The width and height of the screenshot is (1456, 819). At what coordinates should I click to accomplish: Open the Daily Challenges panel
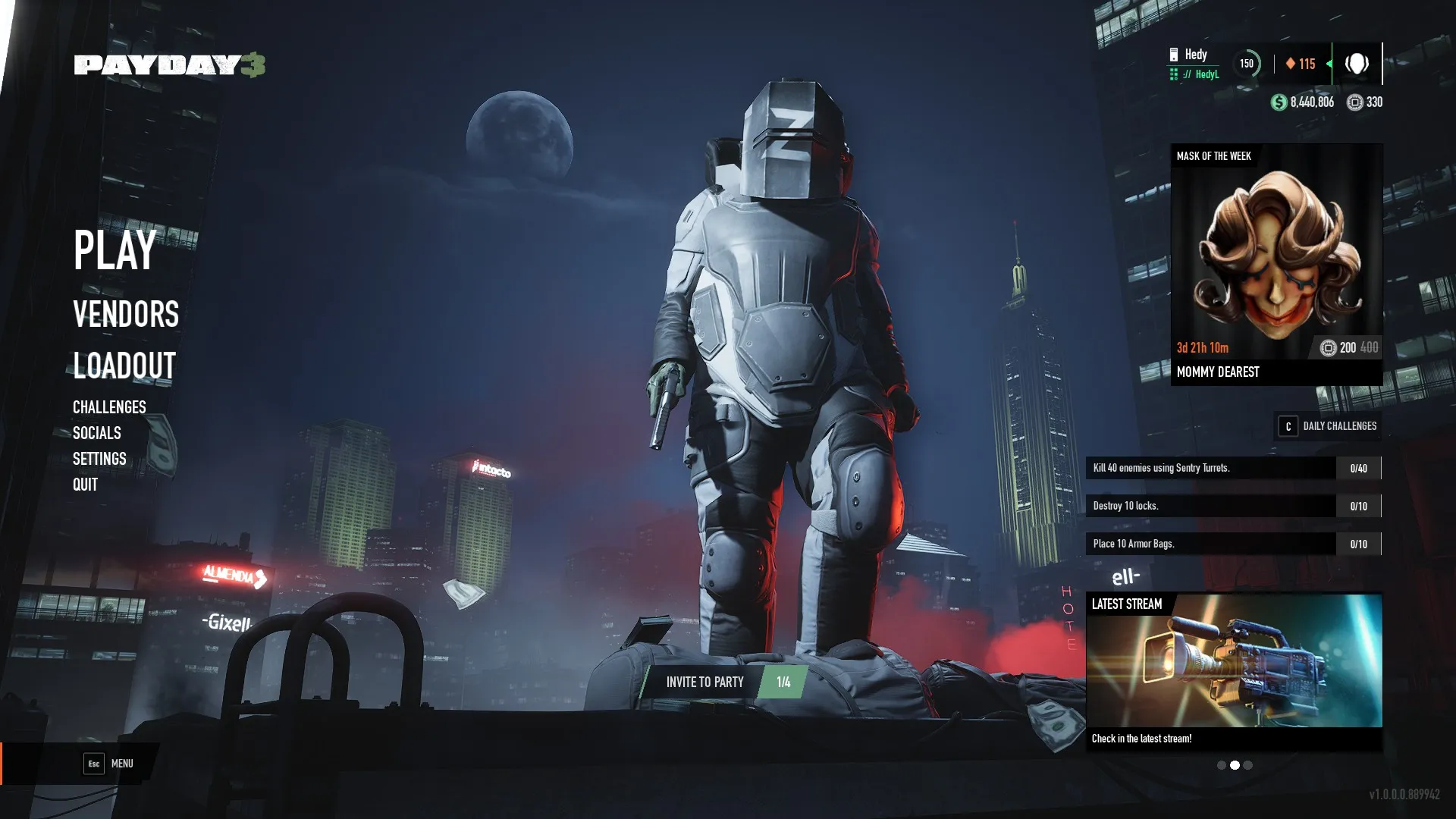(1328, 426)
